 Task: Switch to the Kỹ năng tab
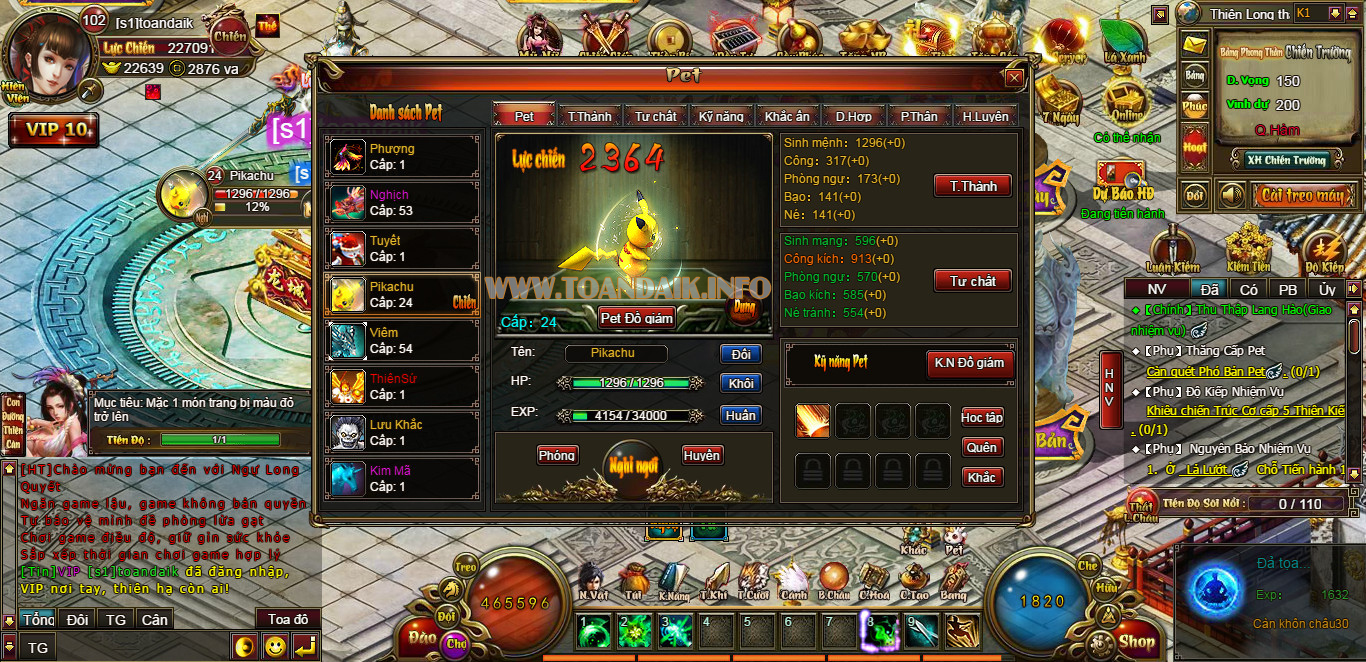pos(721,116)
